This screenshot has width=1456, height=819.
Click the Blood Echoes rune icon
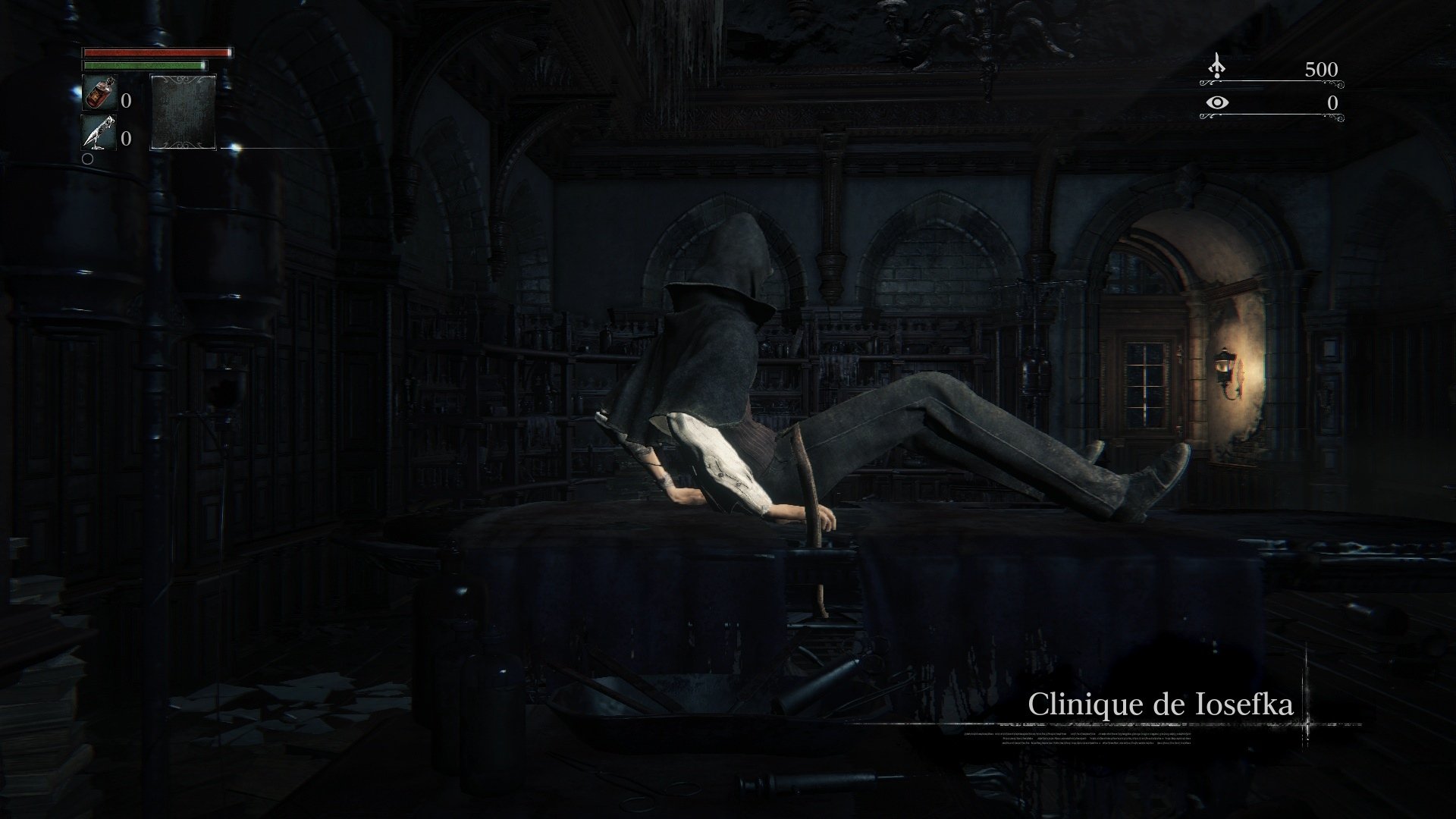(1216, 65)
